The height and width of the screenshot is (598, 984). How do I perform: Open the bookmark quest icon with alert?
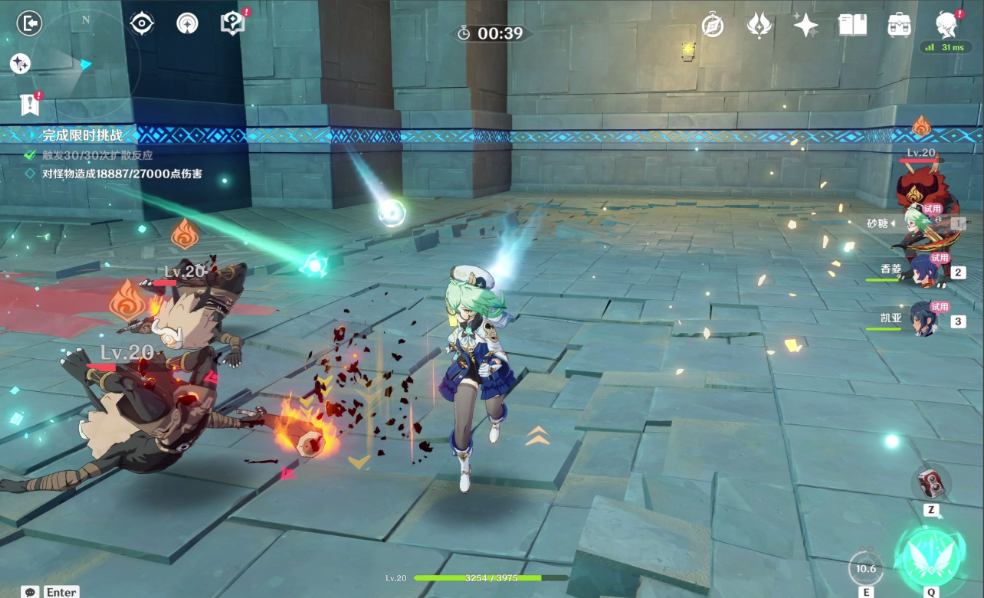[x=29, y=104]
